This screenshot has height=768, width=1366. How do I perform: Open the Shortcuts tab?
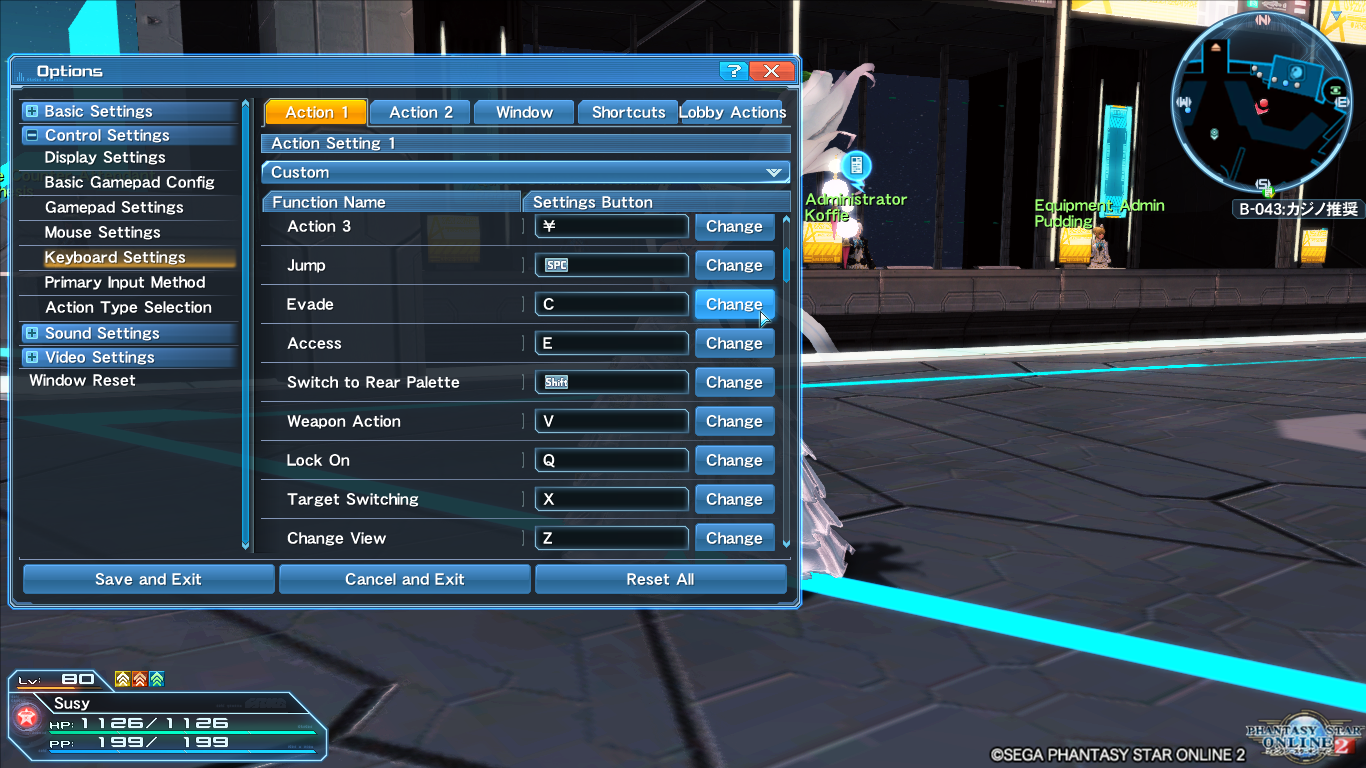tap(627, 112)
